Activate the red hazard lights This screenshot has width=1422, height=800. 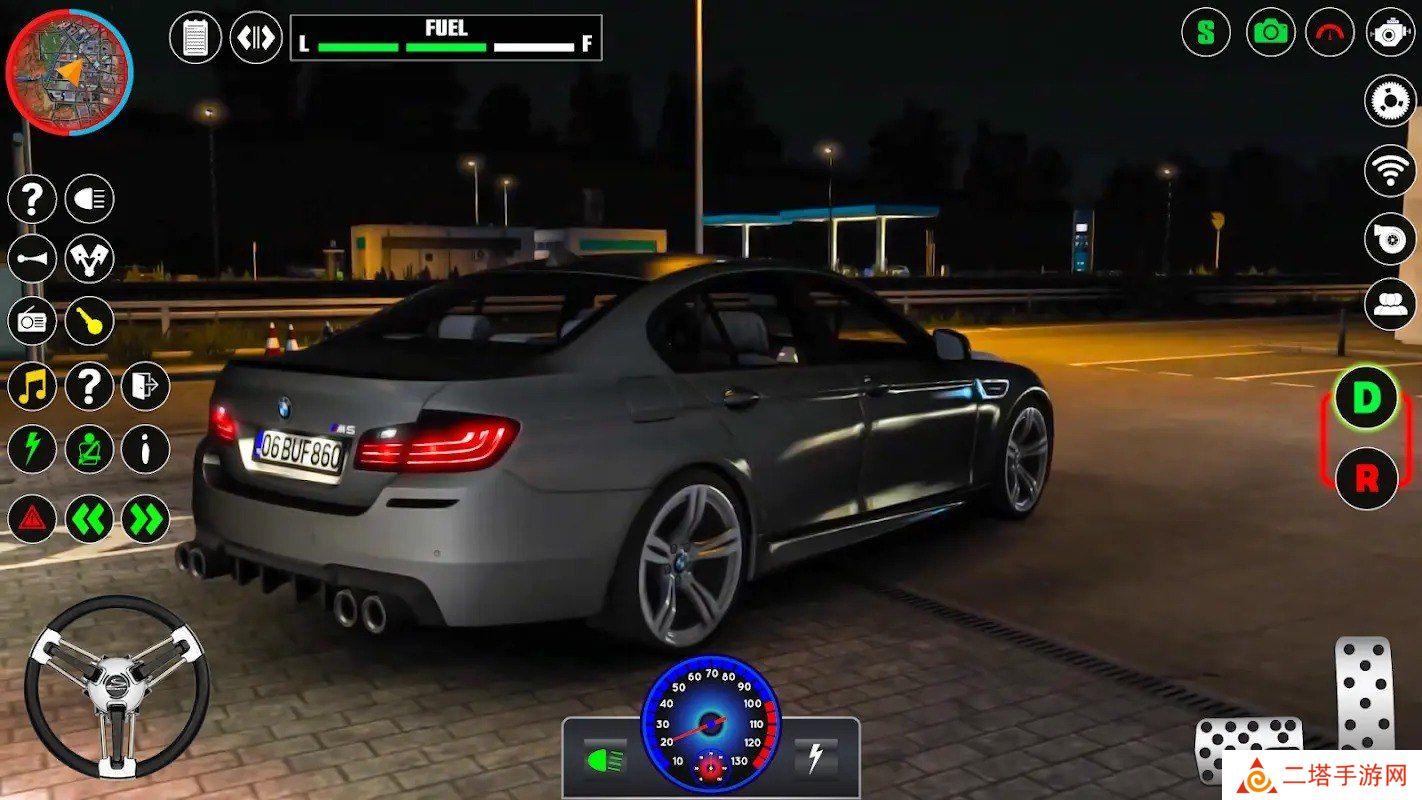point(32,519)
